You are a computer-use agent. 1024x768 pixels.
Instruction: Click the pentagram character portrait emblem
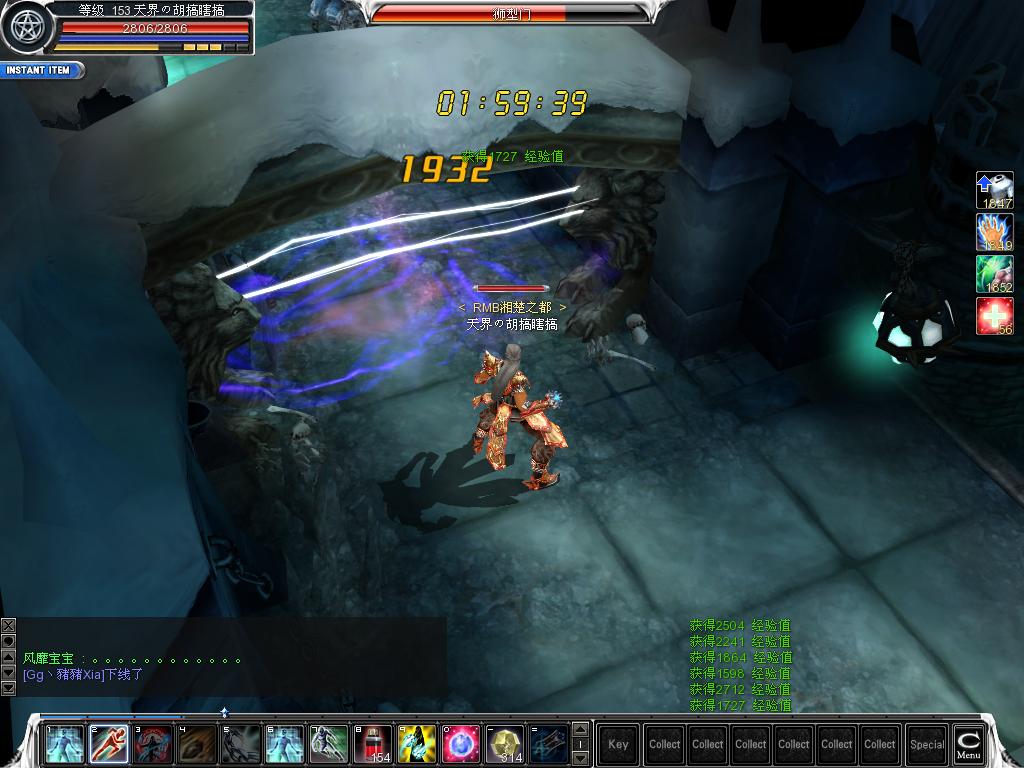[23, 27]
